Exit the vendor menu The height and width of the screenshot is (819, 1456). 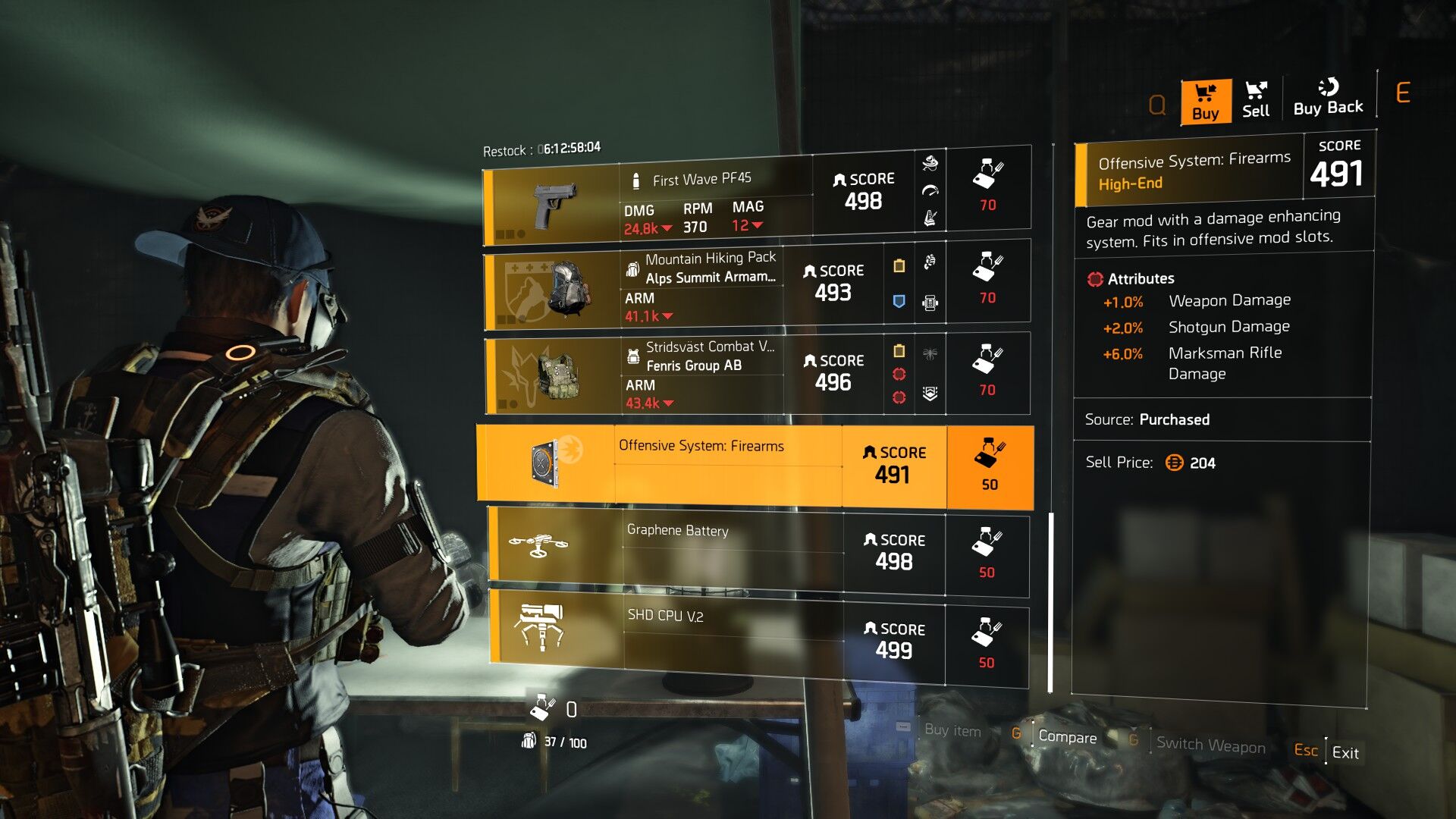tap(1345, 752)
